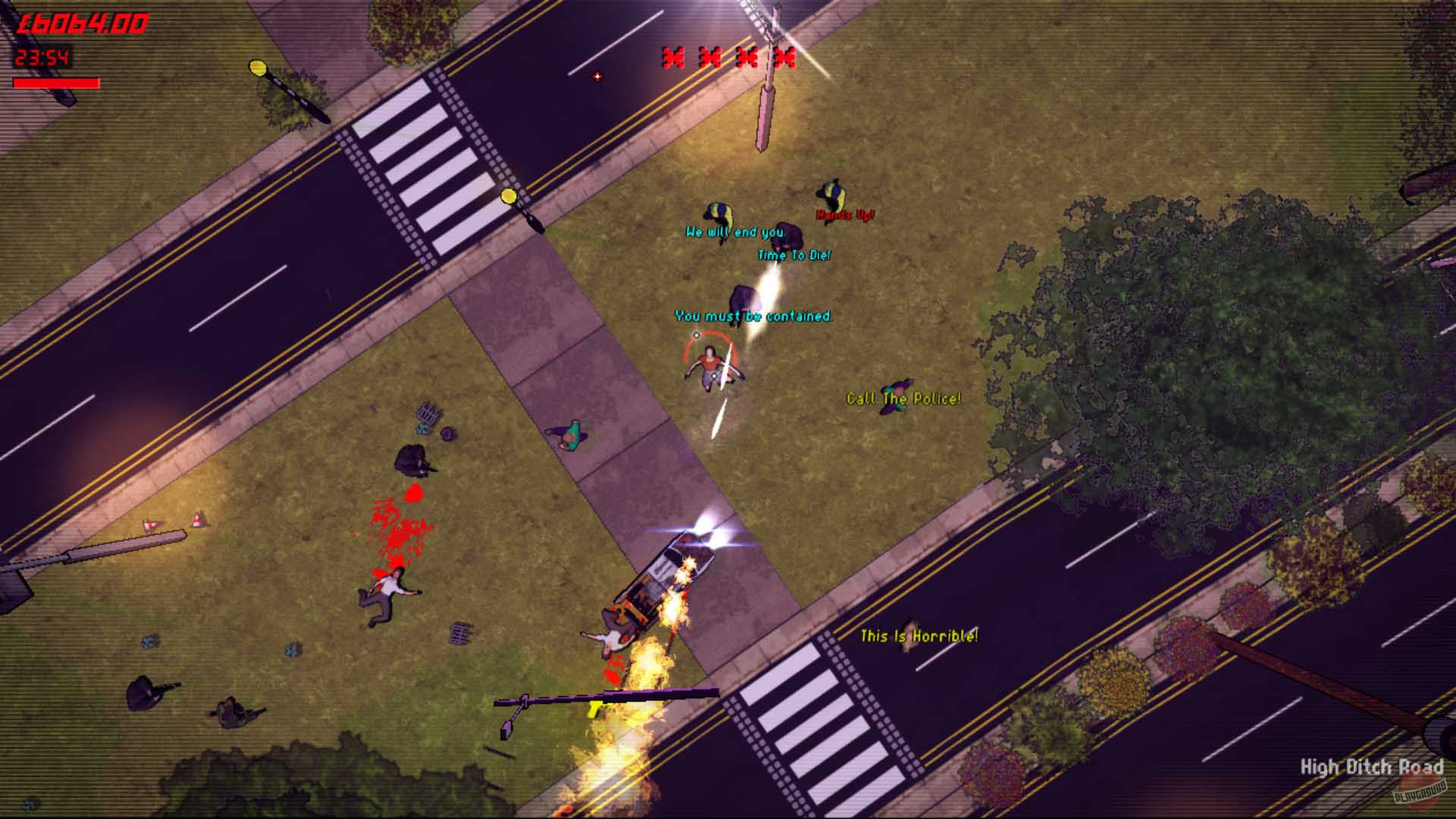Click the 23:54 timer display
1456x819 pixels.
click(42, 55)
